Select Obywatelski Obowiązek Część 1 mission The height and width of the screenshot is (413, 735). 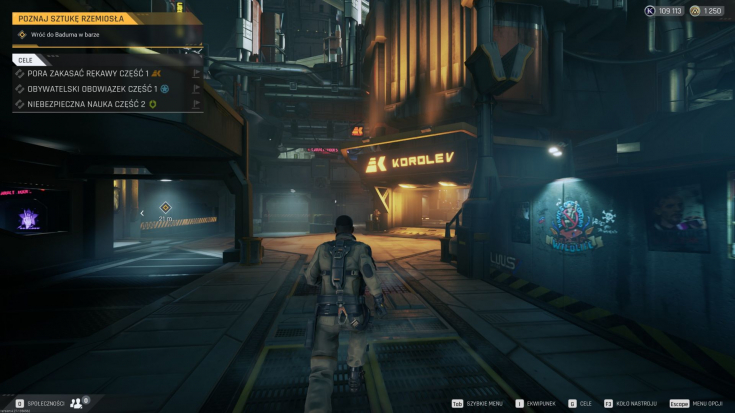pos(85,88)
